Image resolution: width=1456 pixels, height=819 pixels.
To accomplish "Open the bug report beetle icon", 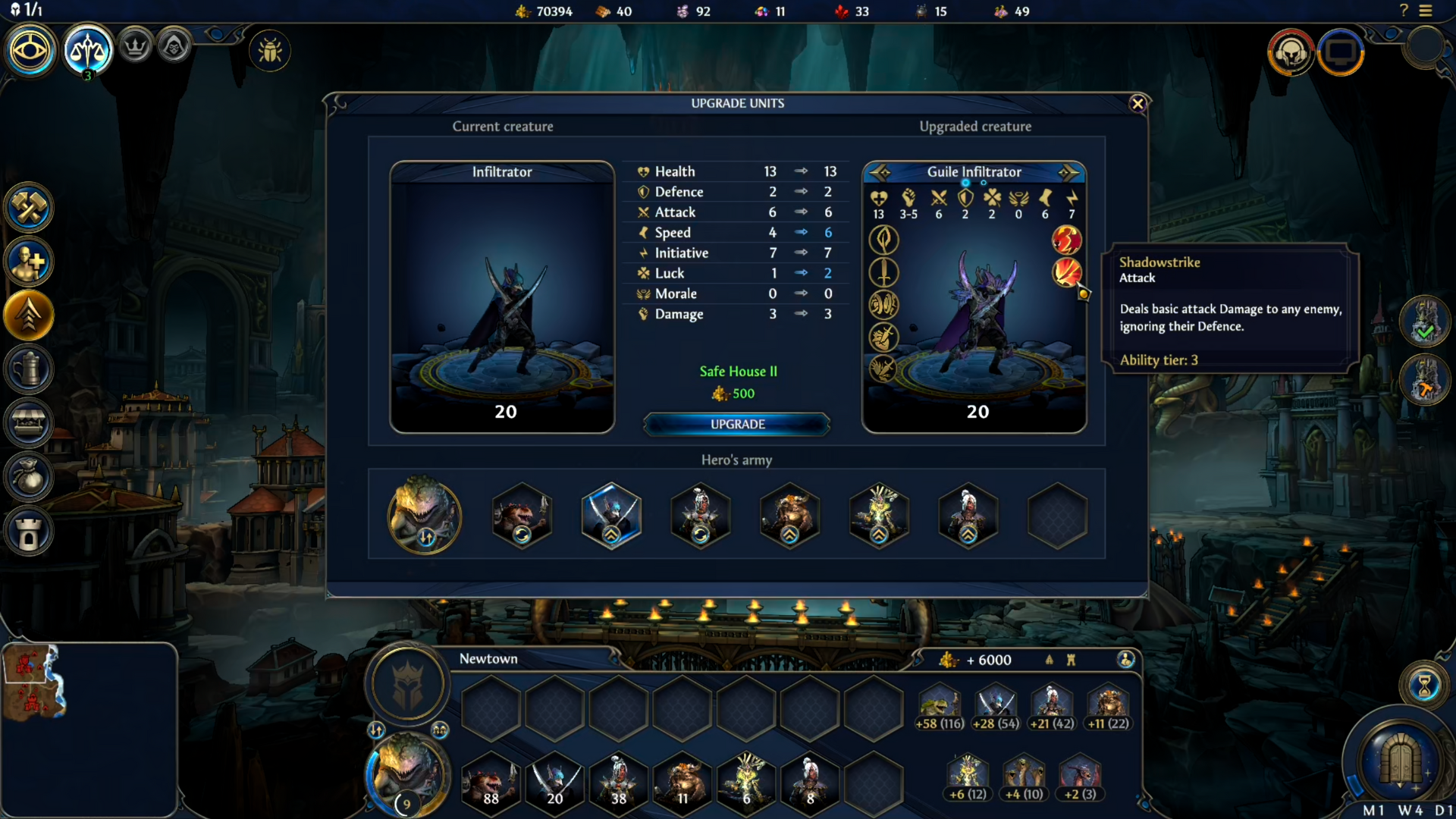I will [270, 51].
